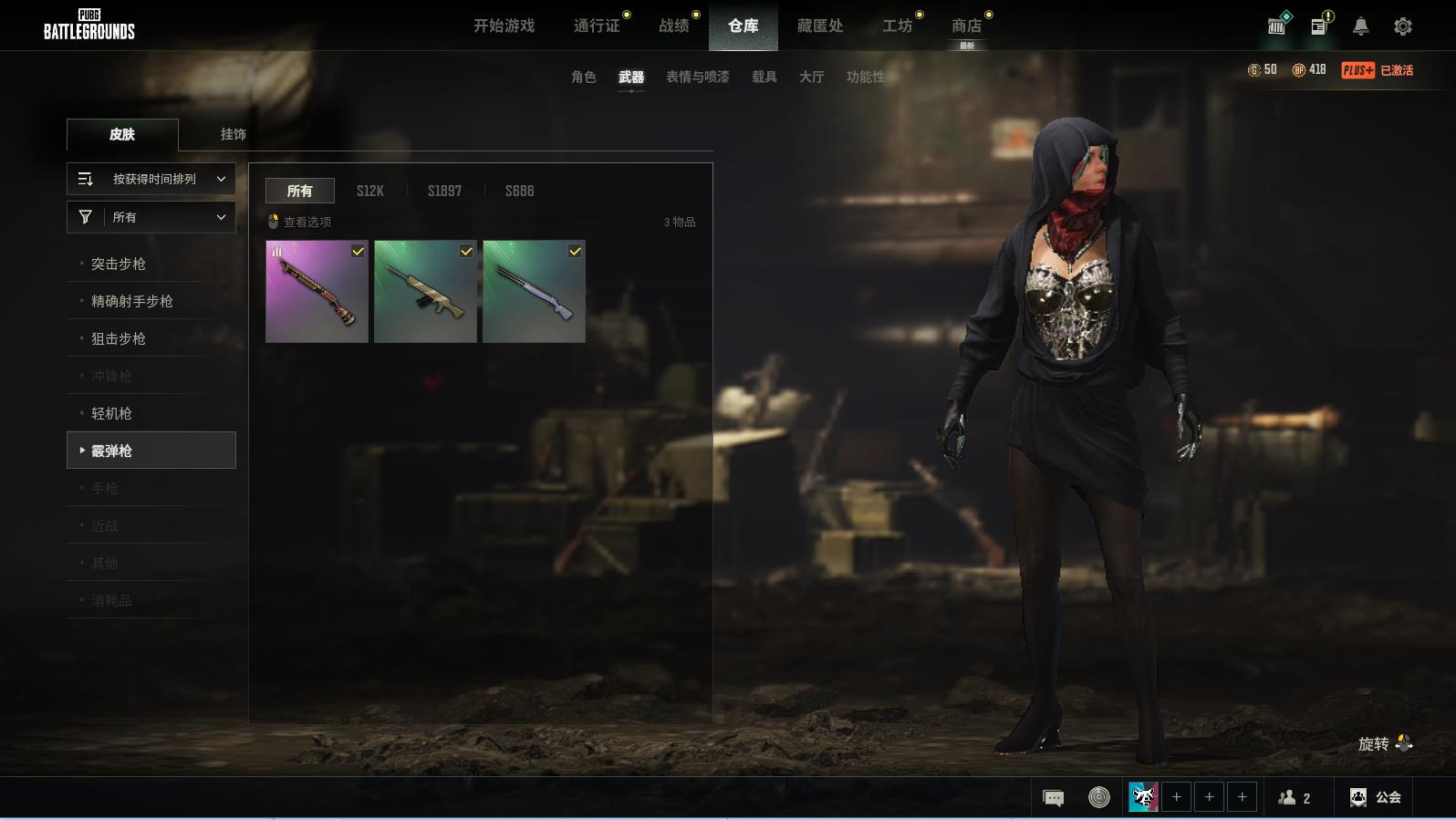Viewport: 1456px width, 820px height.
Task: Open the 藏匿处 hideout tab
Action: [819, 26]
